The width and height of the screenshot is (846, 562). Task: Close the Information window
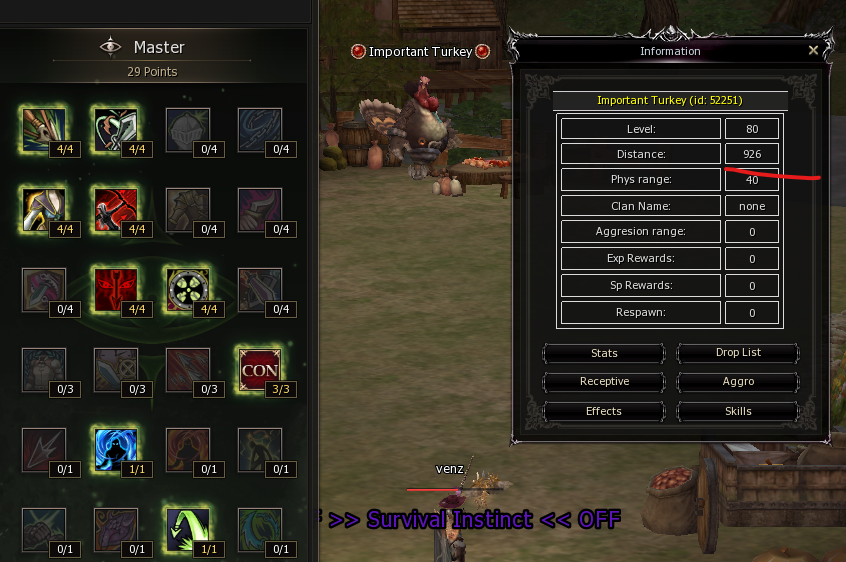point(813,50)
